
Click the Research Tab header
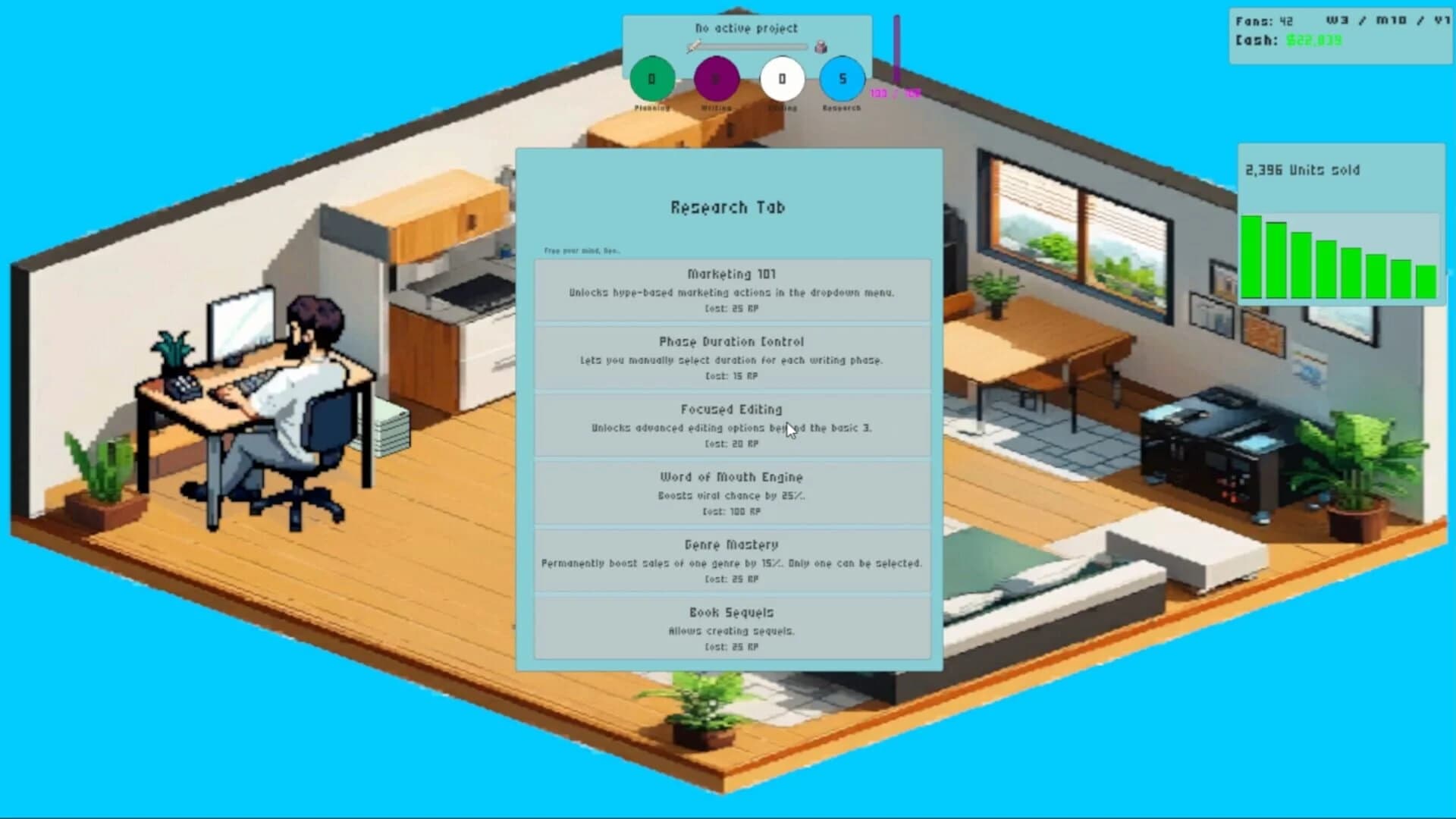726,207
